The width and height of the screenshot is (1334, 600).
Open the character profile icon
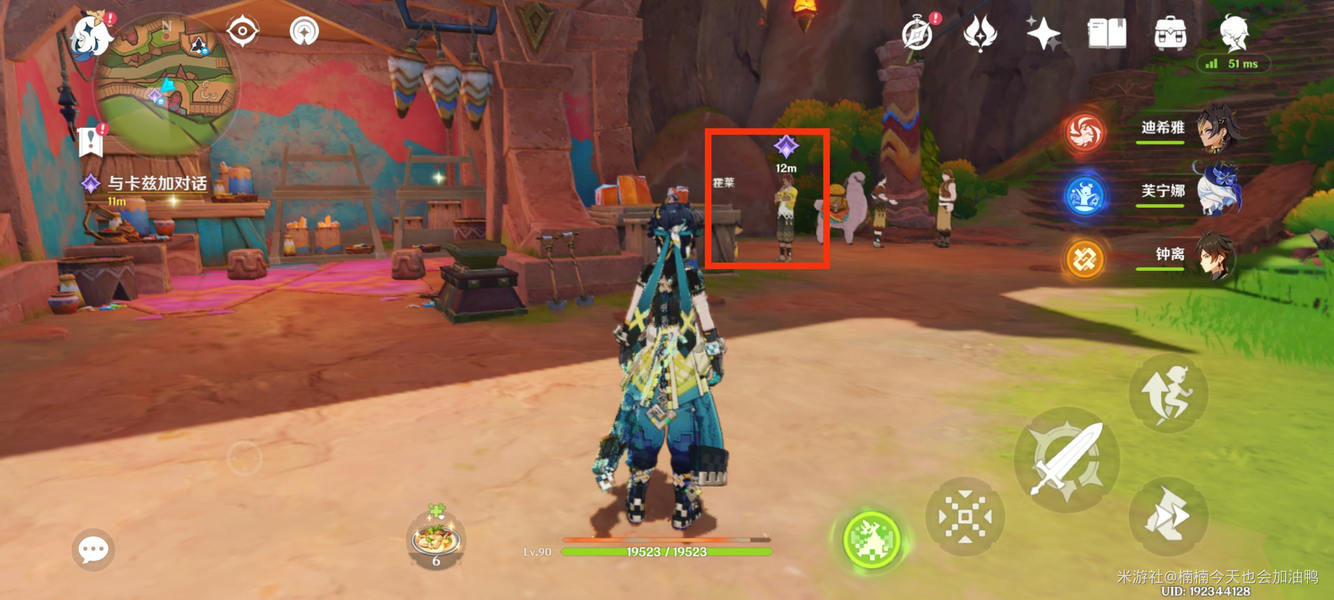1234,34
